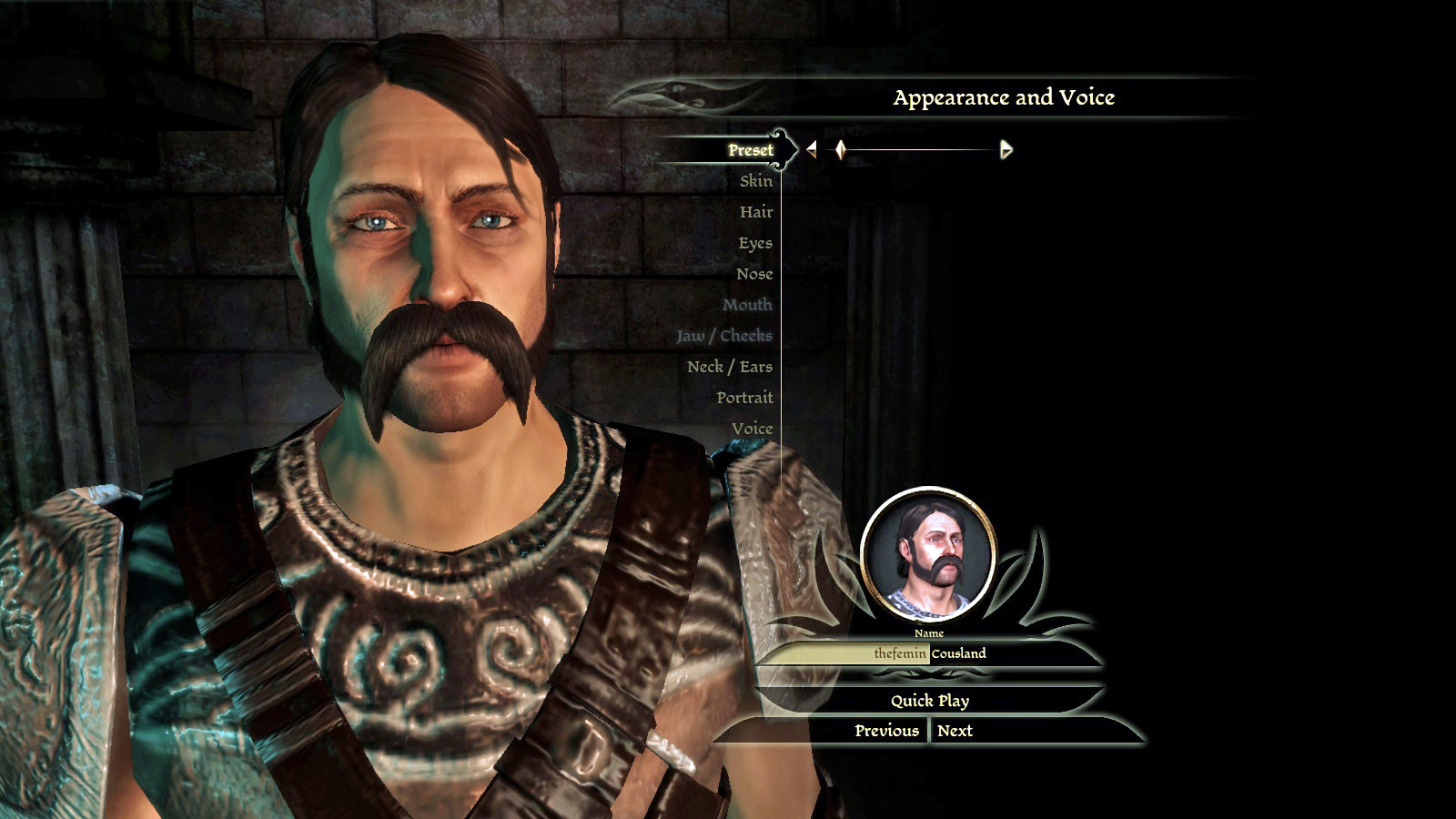Proceed with the Next button
The width and height of the screenshot is (1456, 819).
955,731
